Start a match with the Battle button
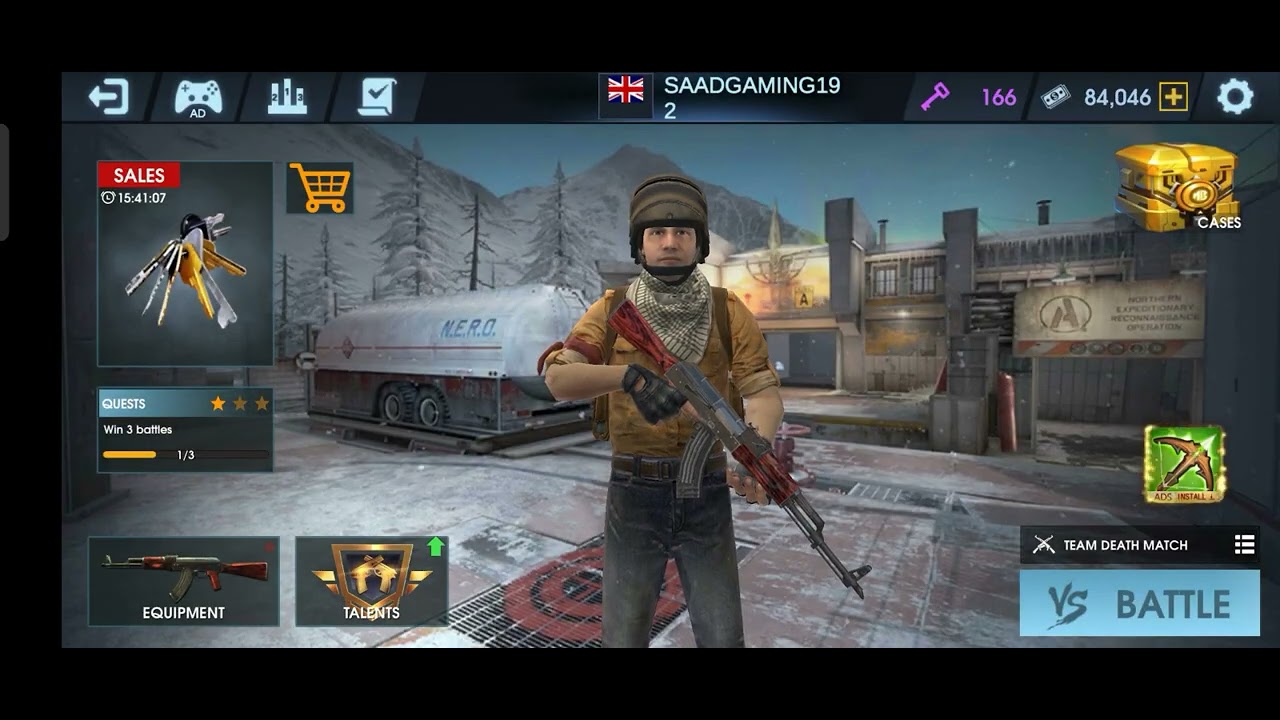Screen dimensions: 1280x720 pyautogui.click(x=1140, y=603)
